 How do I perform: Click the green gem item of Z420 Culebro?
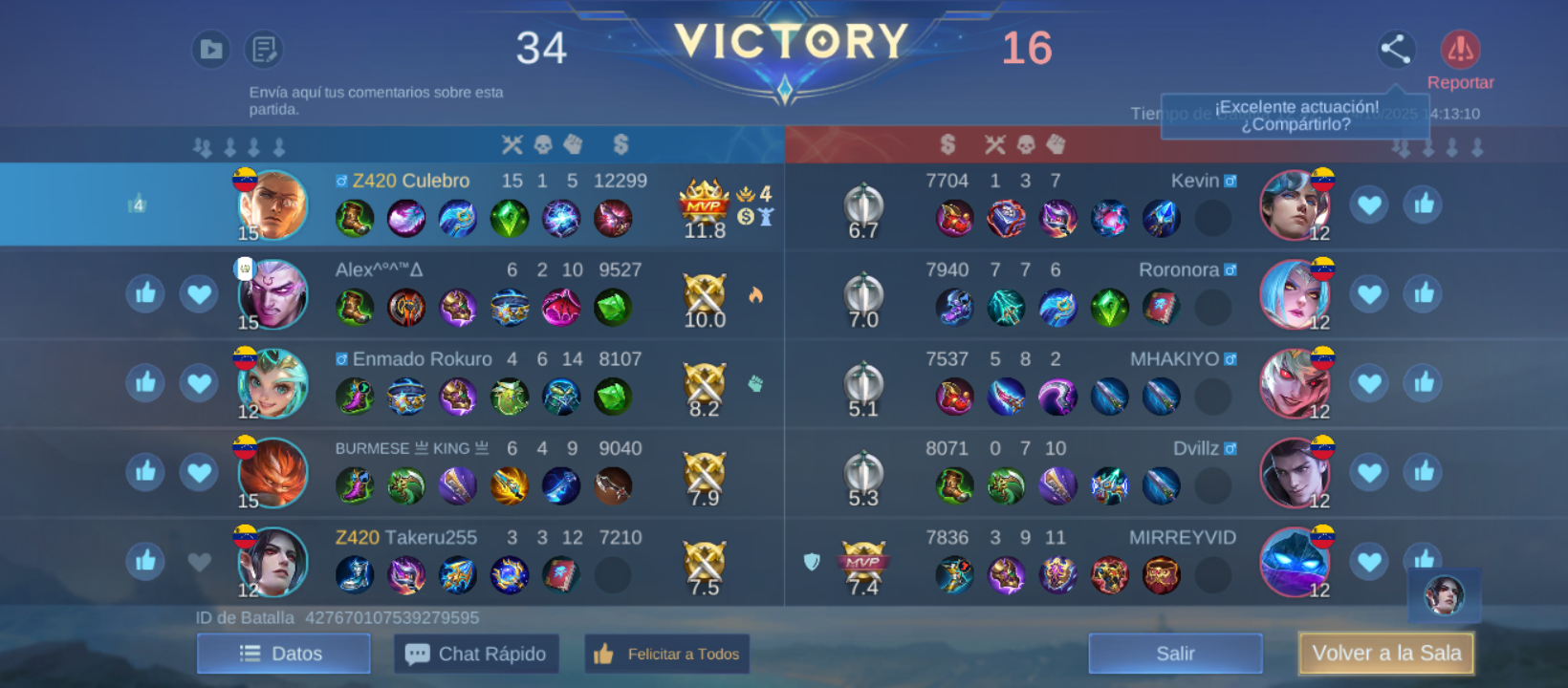point(510,218)
